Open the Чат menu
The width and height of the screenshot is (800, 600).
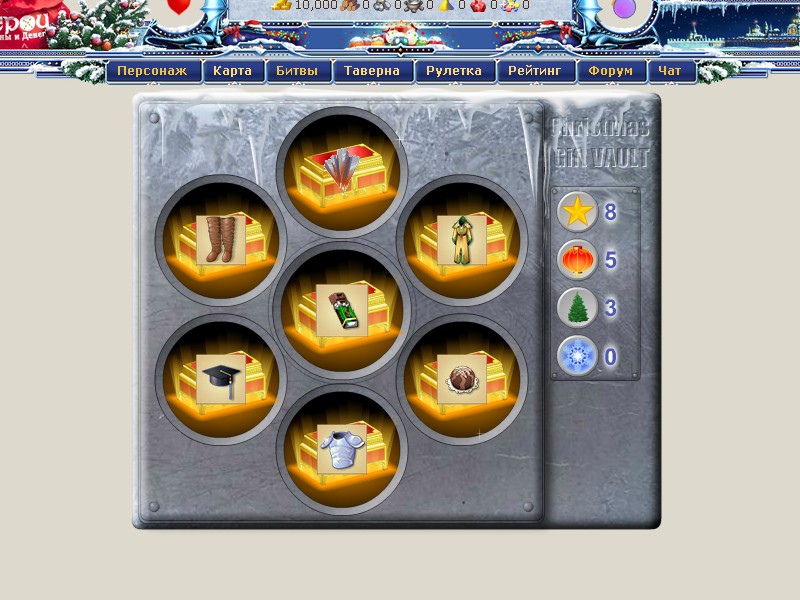[x=671, y=71]
